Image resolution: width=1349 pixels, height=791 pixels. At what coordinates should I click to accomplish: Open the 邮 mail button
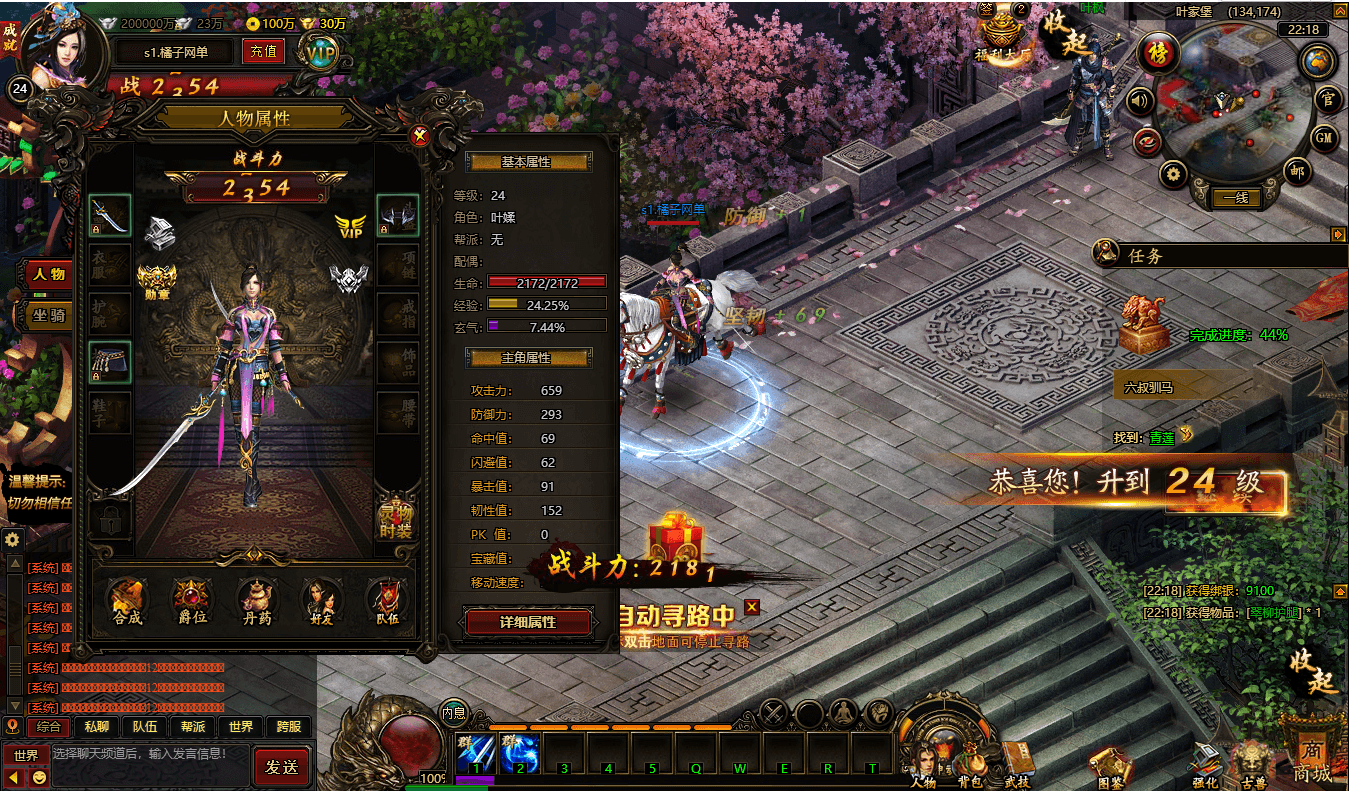pyautogui.click(x=1297, y=170)
